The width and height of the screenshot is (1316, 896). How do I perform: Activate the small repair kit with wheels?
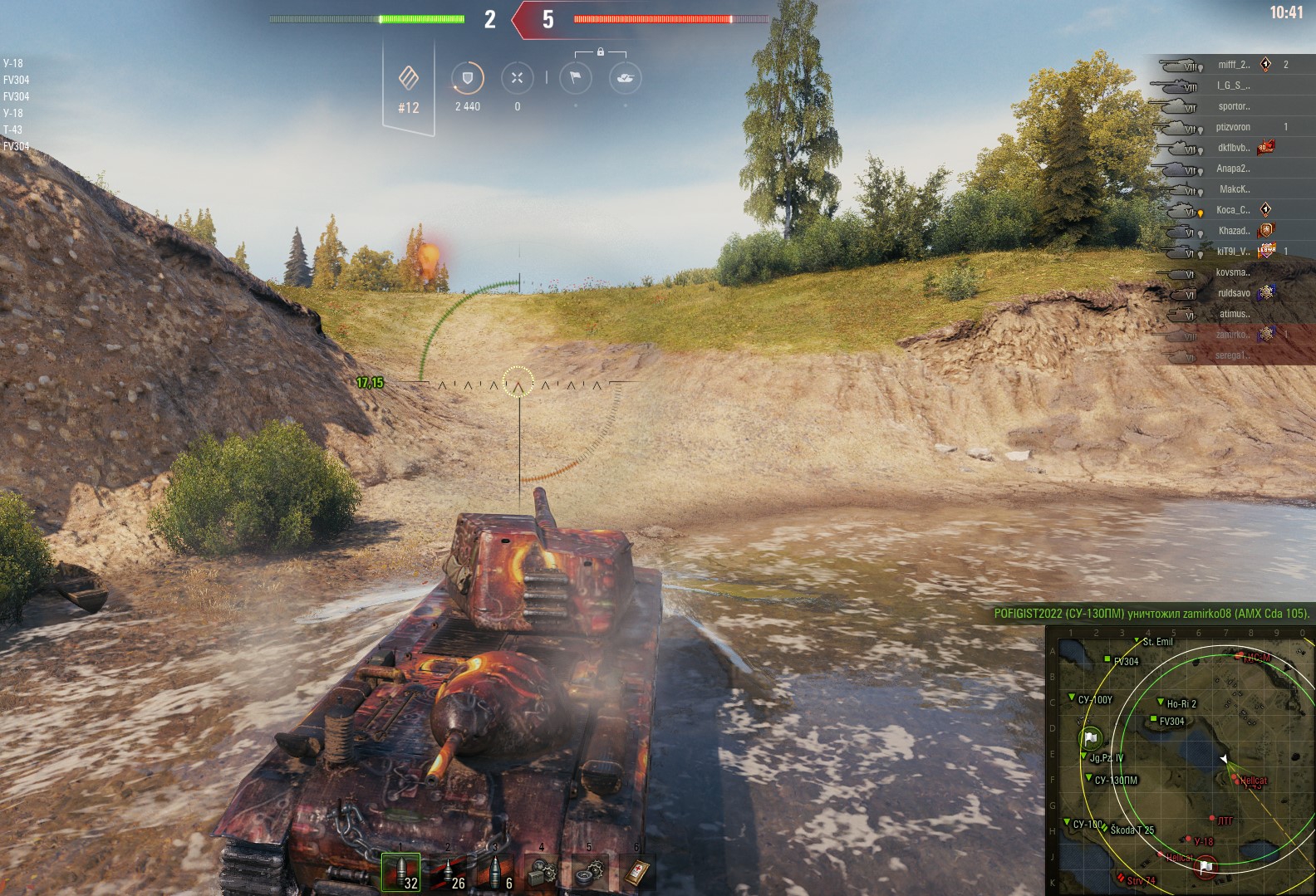click(x=590, y=872)
